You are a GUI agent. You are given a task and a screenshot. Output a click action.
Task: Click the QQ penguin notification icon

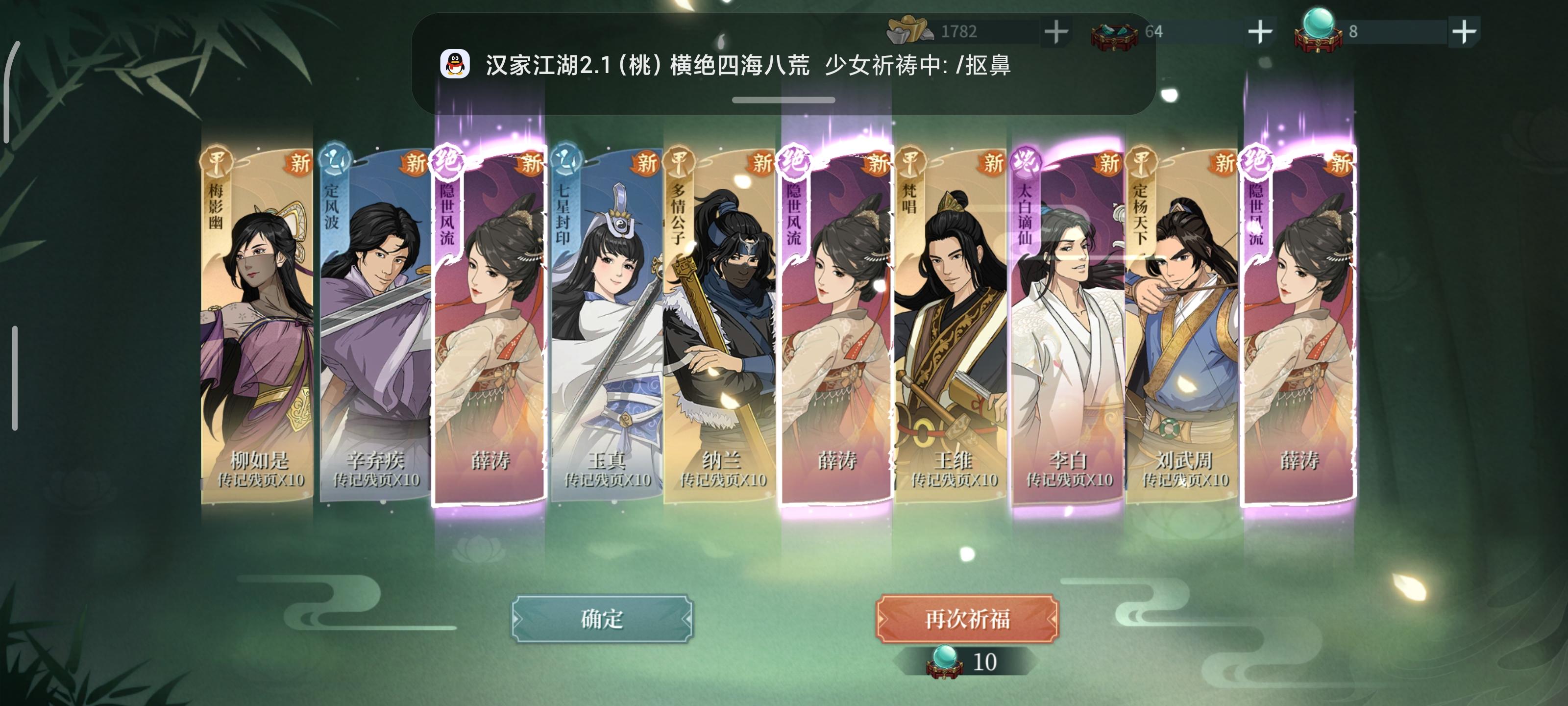(457, 63)
